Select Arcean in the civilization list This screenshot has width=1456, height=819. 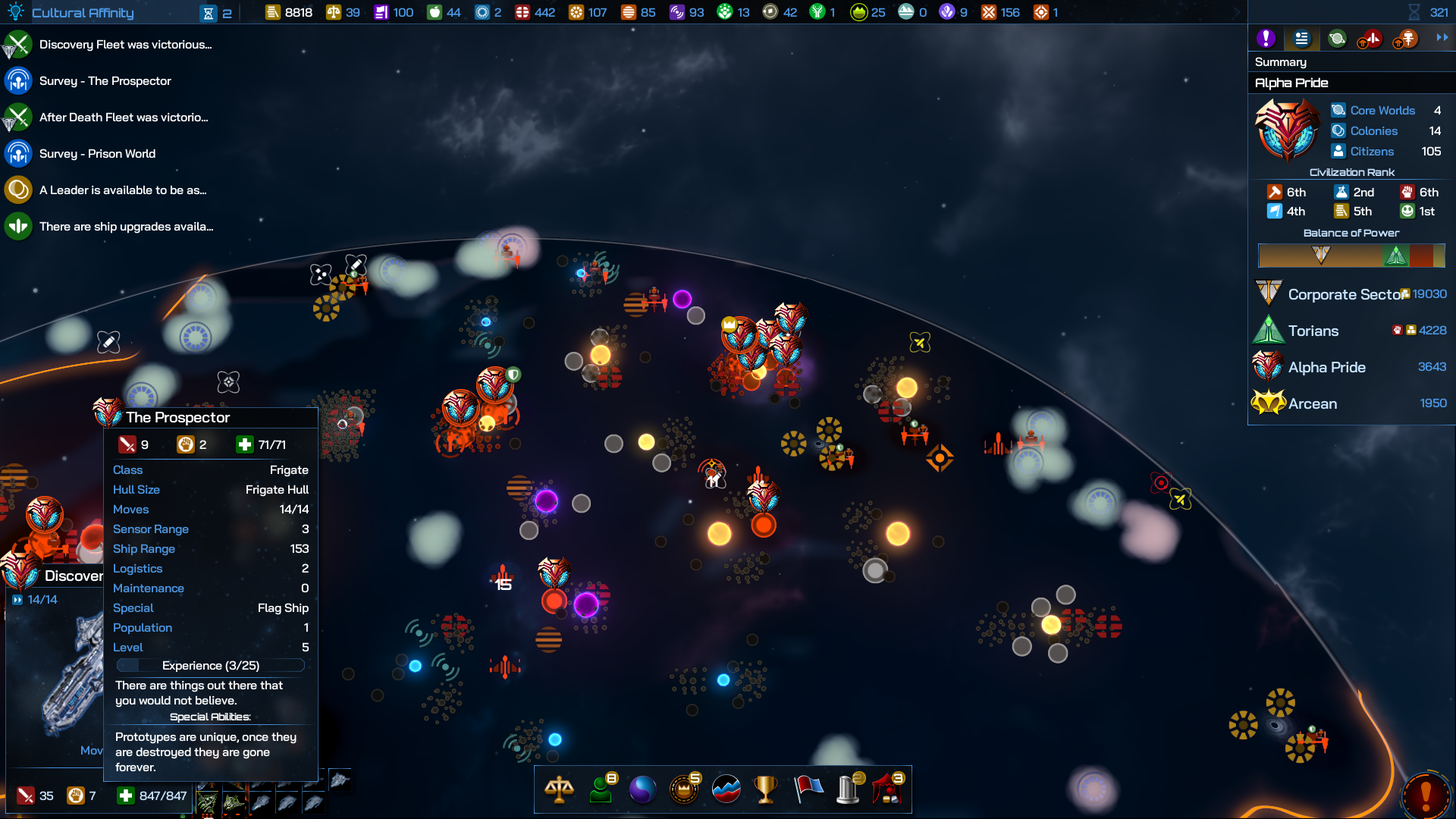1313,403
